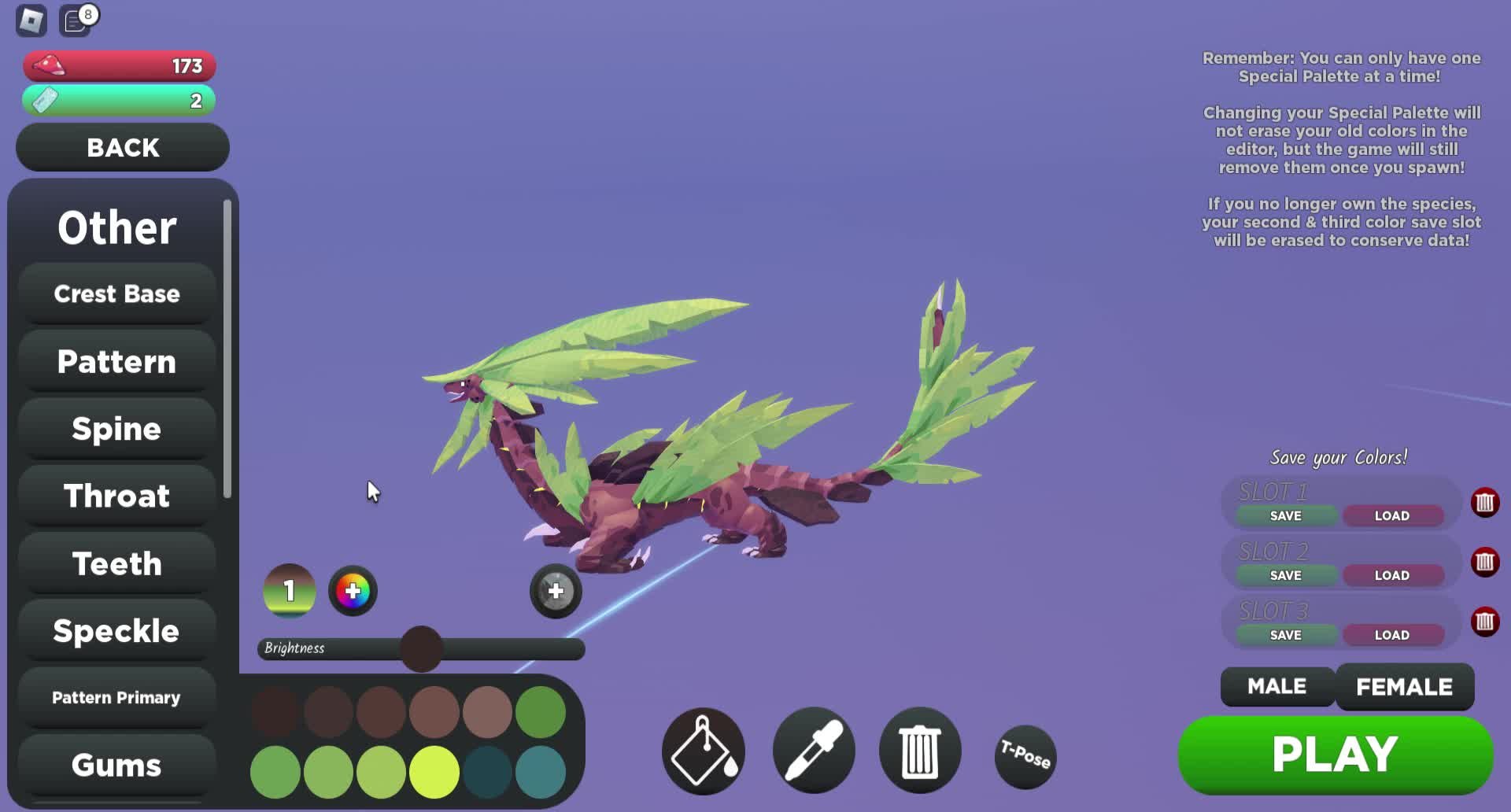The width and height of the screenshot is (1511, 812).
Task: Activate the paint bucket fill tool
Action: [703, 751]
